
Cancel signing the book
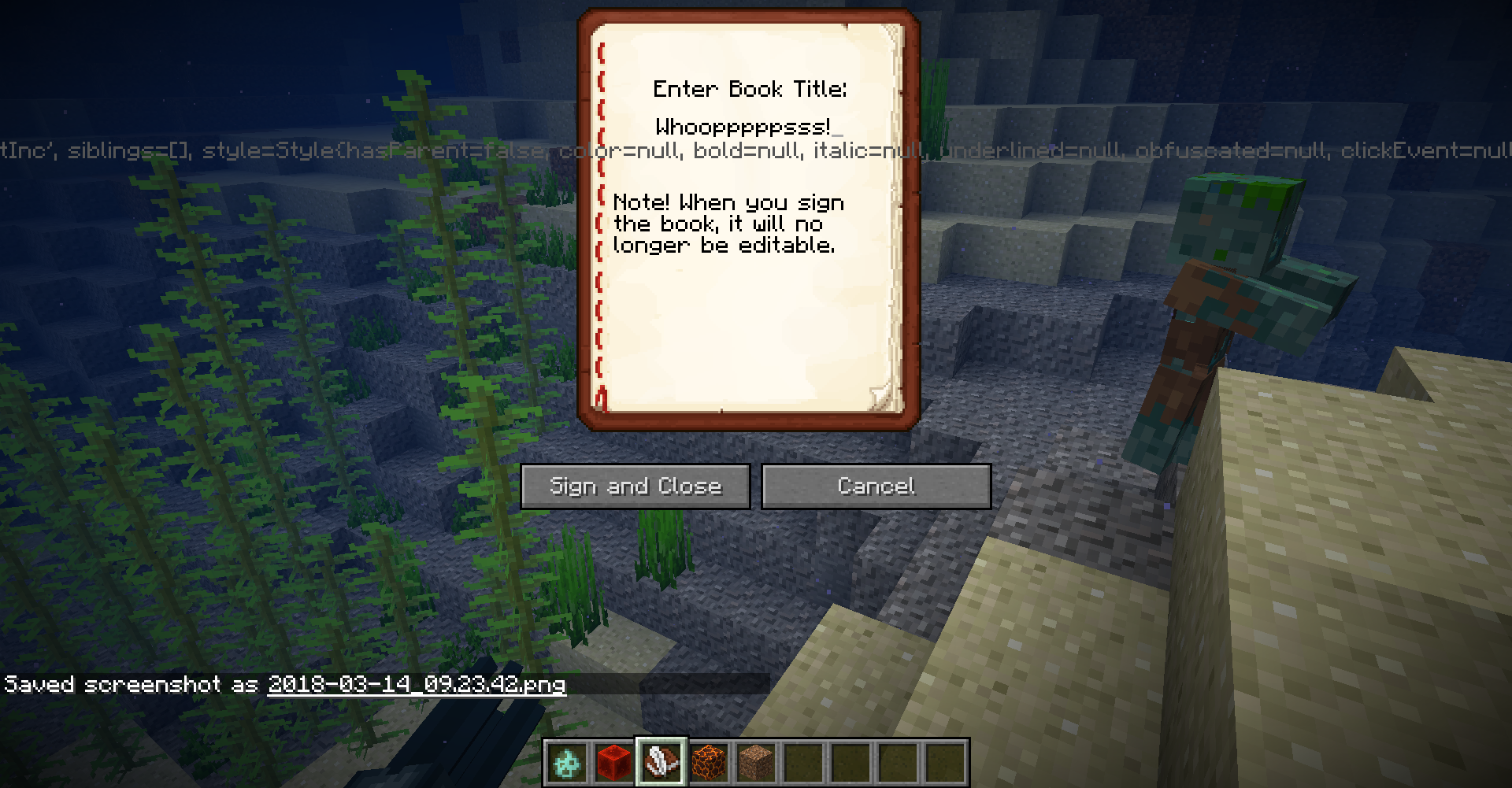876,486
